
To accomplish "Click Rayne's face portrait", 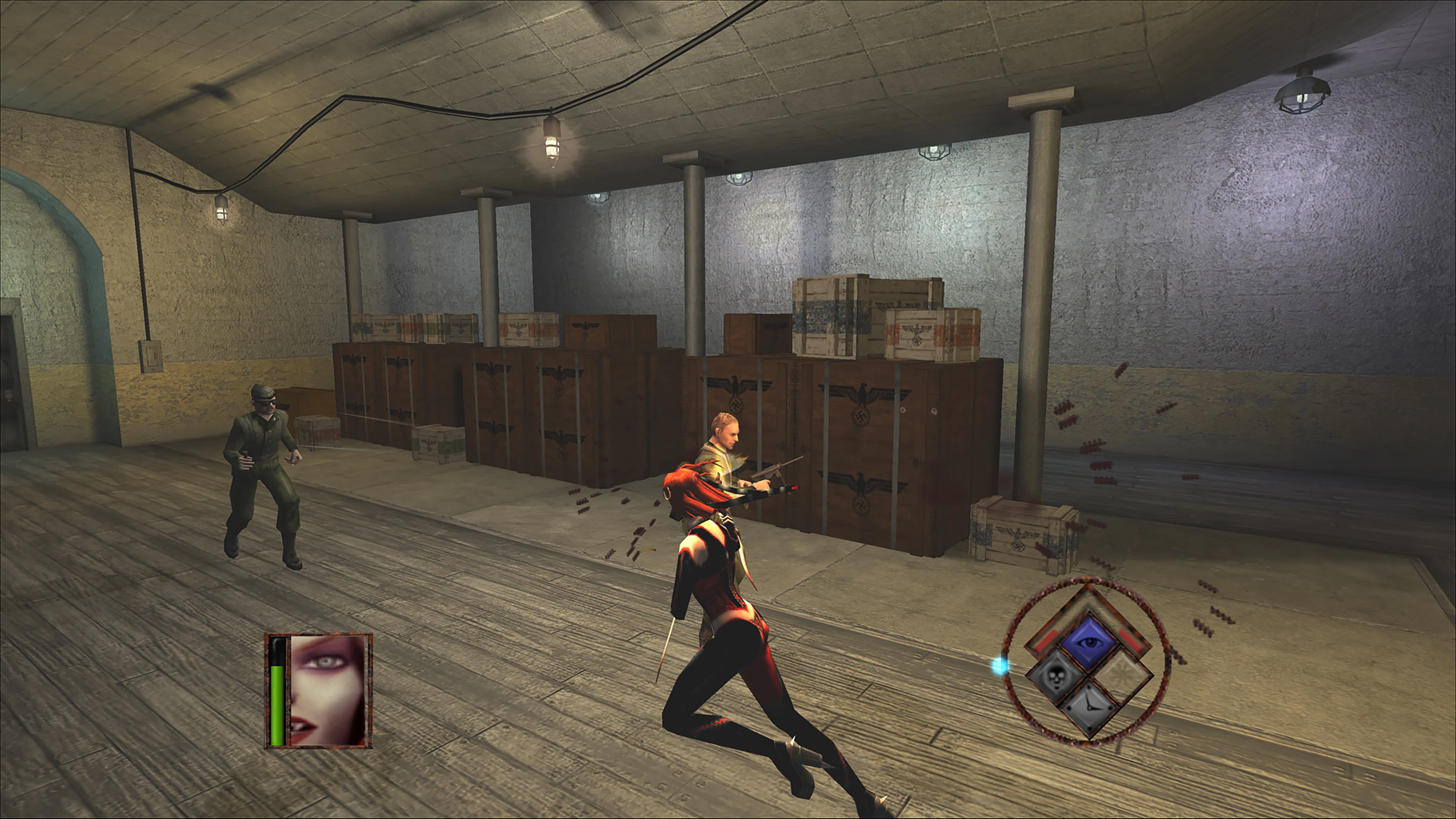I will click(327, 690).
